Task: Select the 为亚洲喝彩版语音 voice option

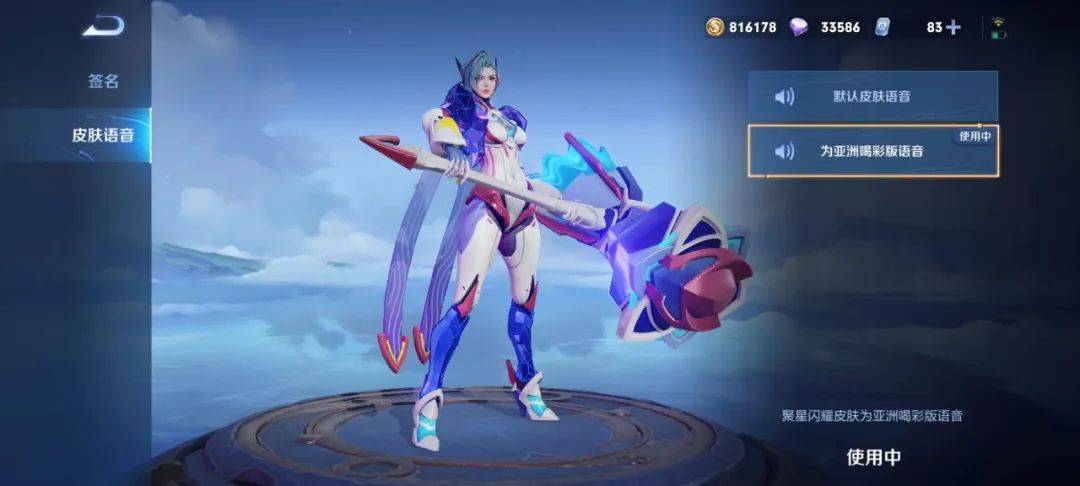Action: pyautogui.click(x=872, y=151)
